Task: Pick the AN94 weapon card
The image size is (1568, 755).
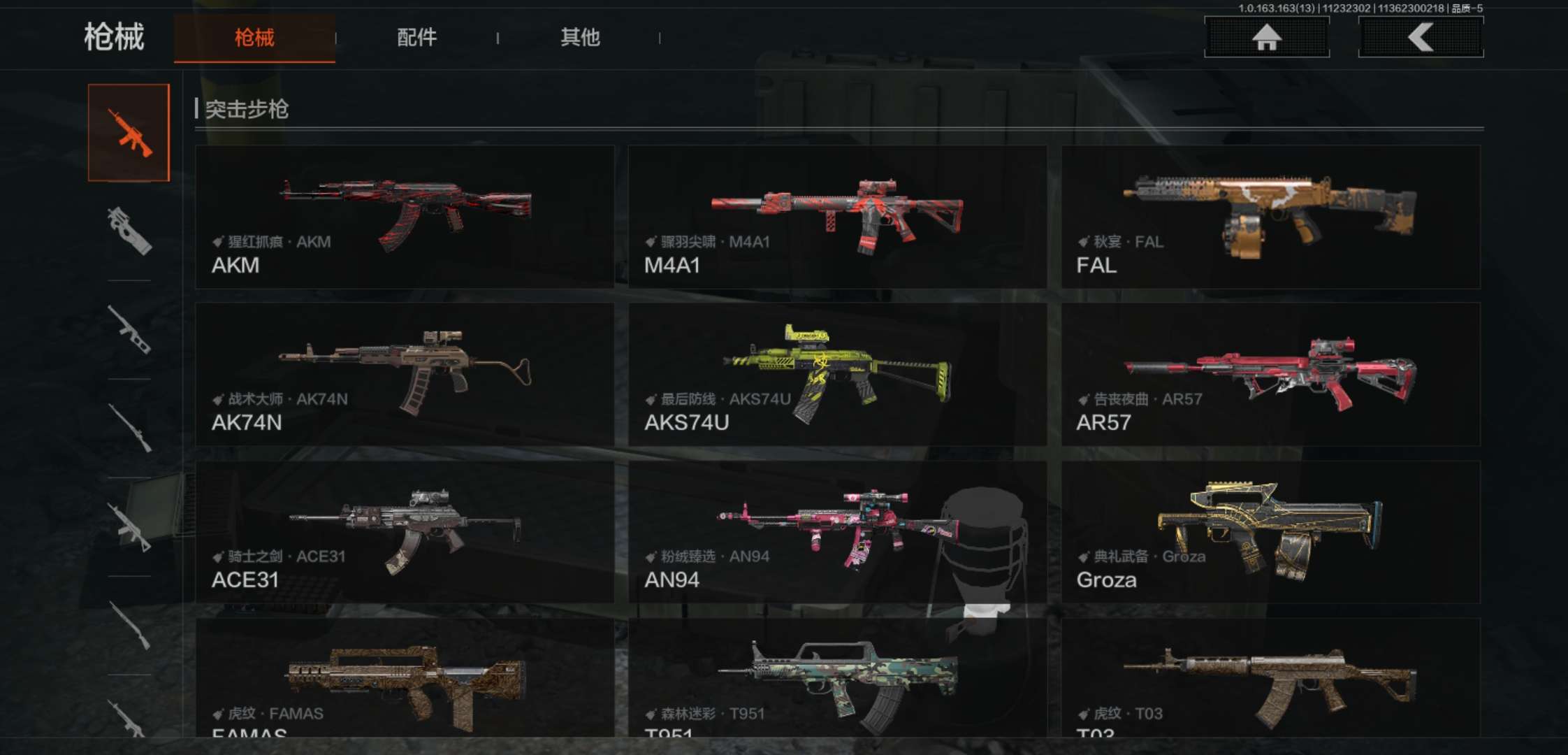Action: 837,531
